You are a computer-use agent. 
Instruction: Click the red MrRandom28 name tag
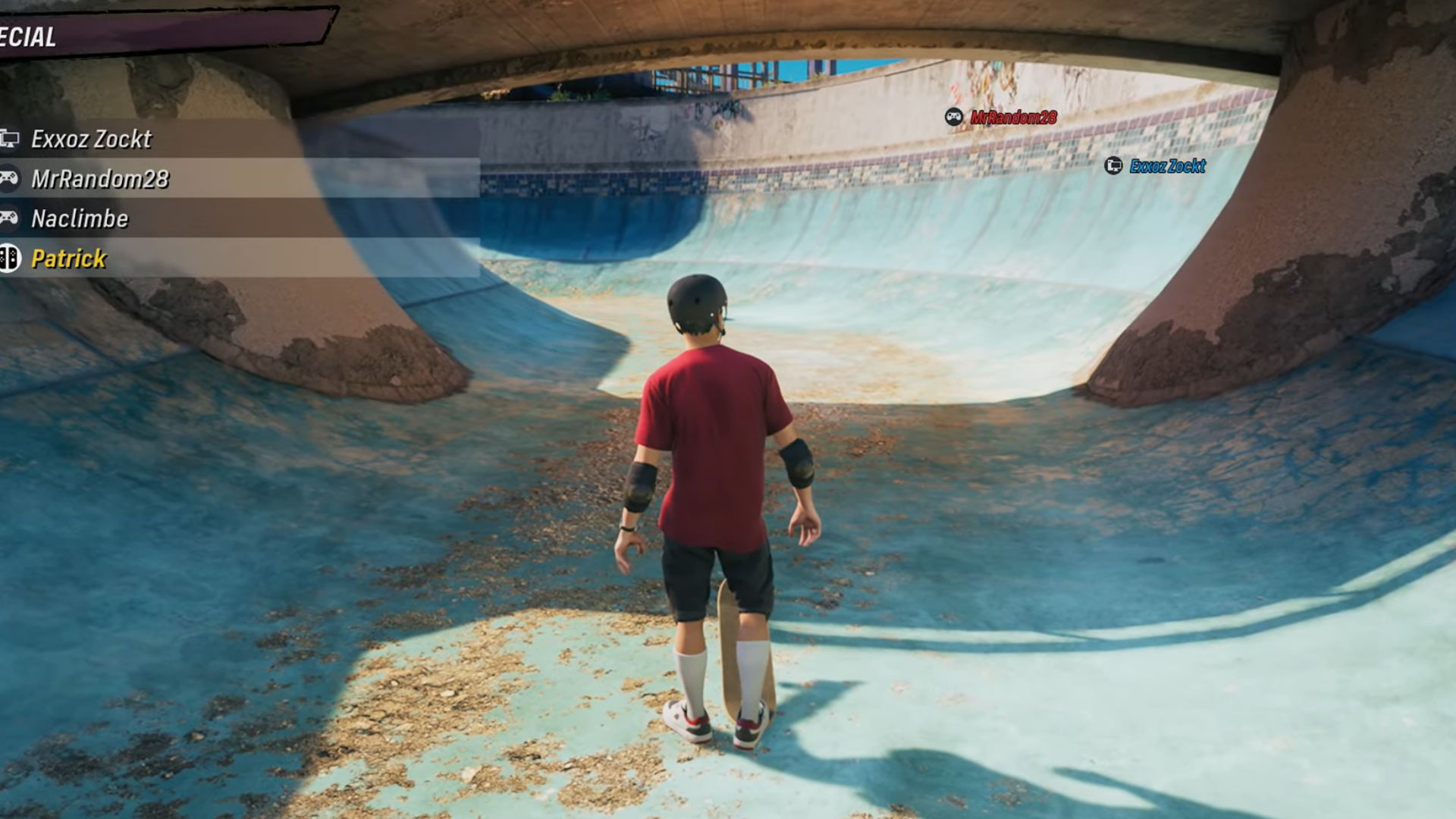1012,118
